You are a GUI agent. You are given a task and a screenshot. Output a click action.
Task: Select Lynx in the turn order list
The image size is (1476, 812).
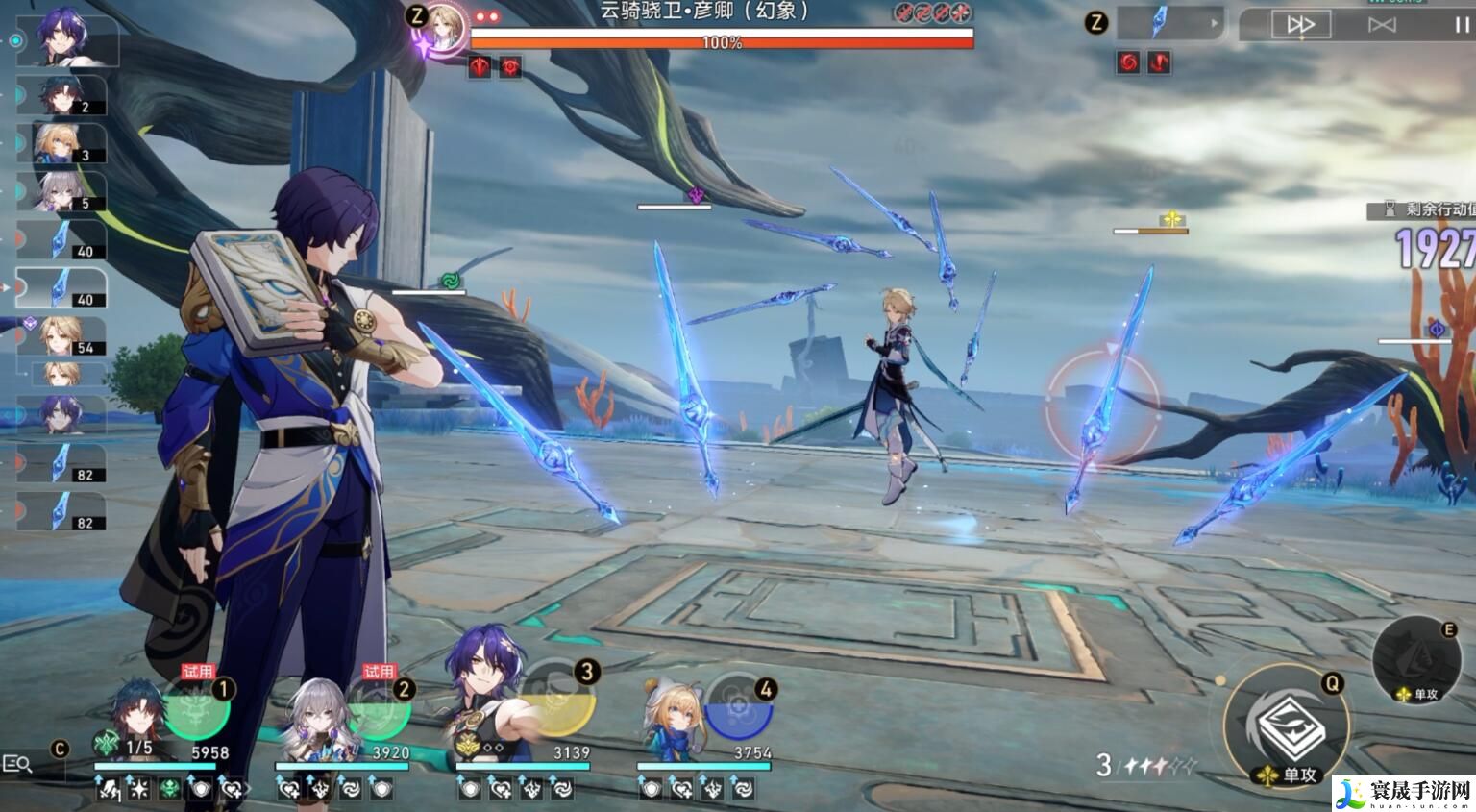68,144
